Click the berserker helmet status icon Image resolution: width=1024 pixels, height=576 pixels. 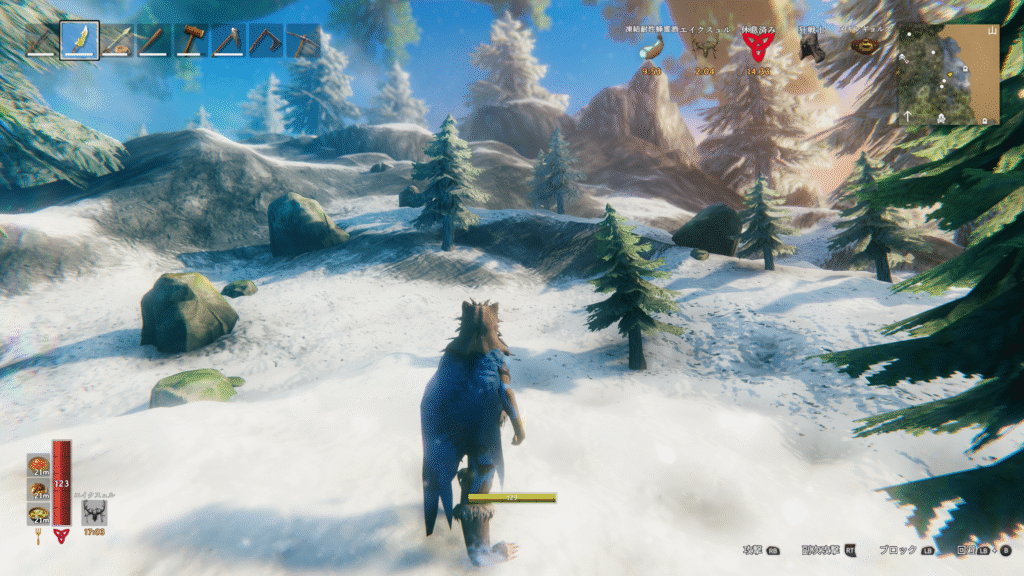pyautogui.click(x=811, y=48)
